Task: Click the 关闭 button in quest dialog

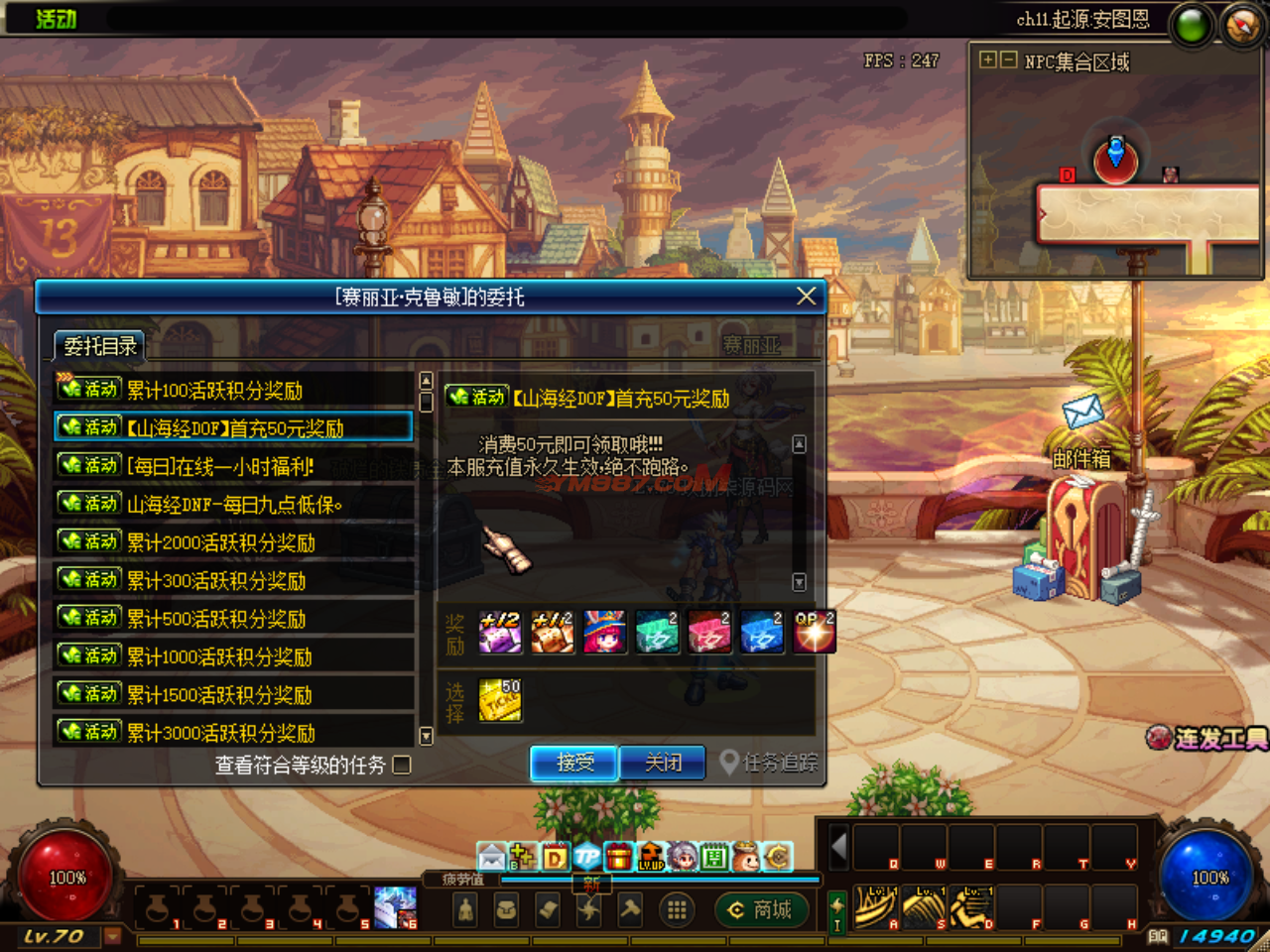Action: tap(662, 763)
